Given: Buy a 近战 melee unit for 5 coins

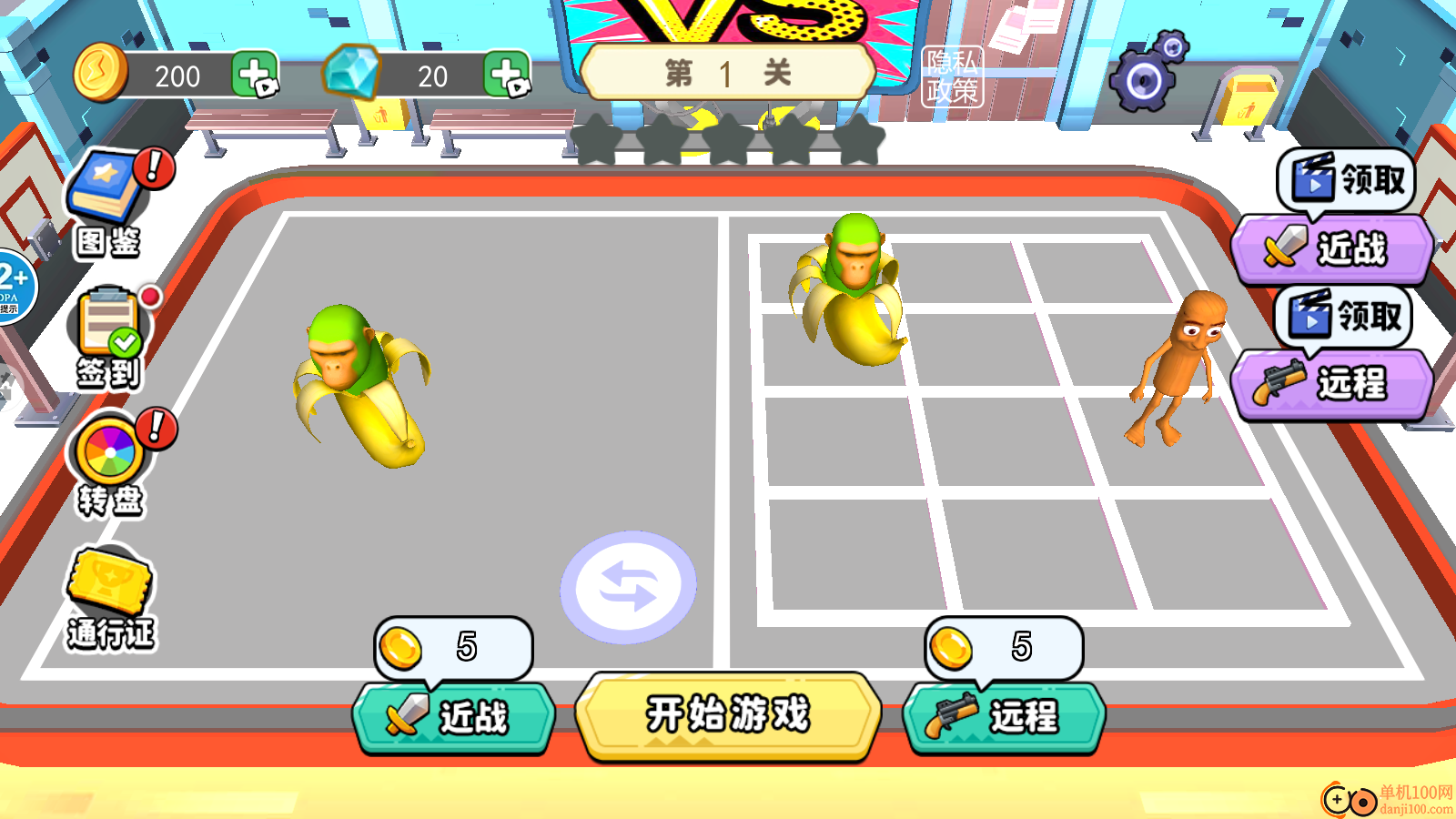Looking at the screenshot, I should point(455,717).
